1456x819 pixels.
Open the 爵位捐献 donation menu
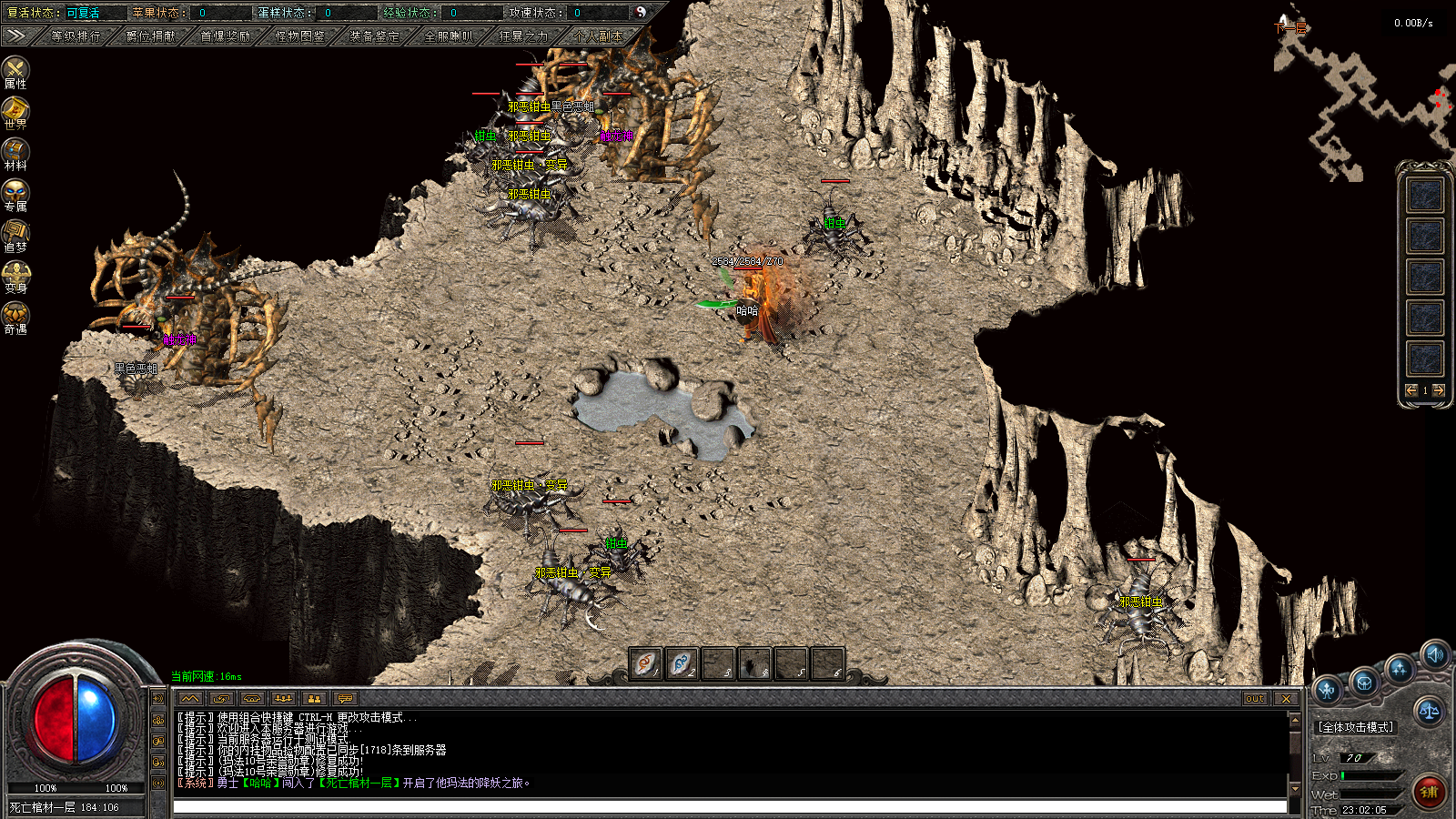[151, 36]
